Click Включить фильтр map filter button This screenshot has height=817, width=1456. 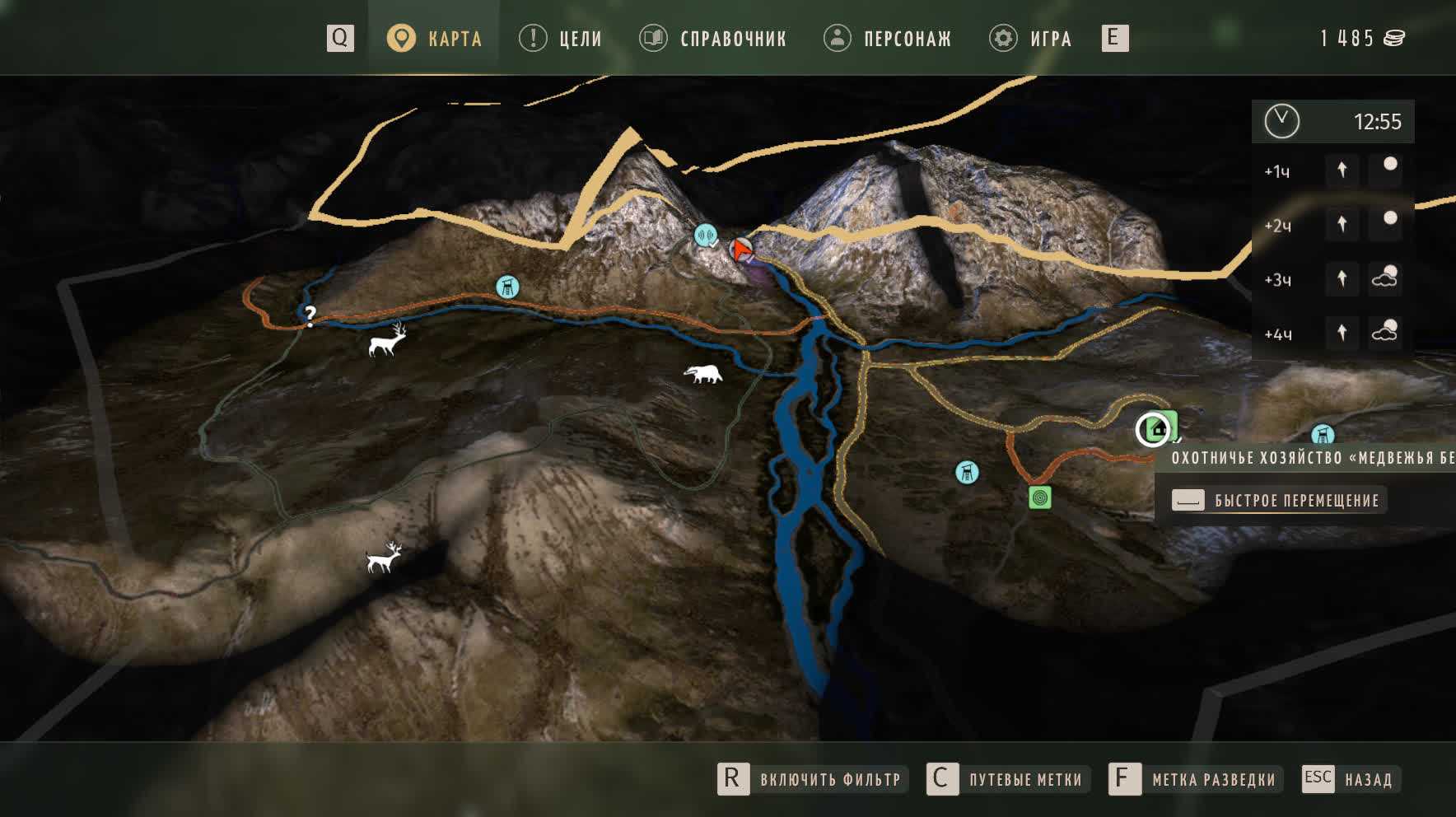pyautogui.click(x=812, y=779)
